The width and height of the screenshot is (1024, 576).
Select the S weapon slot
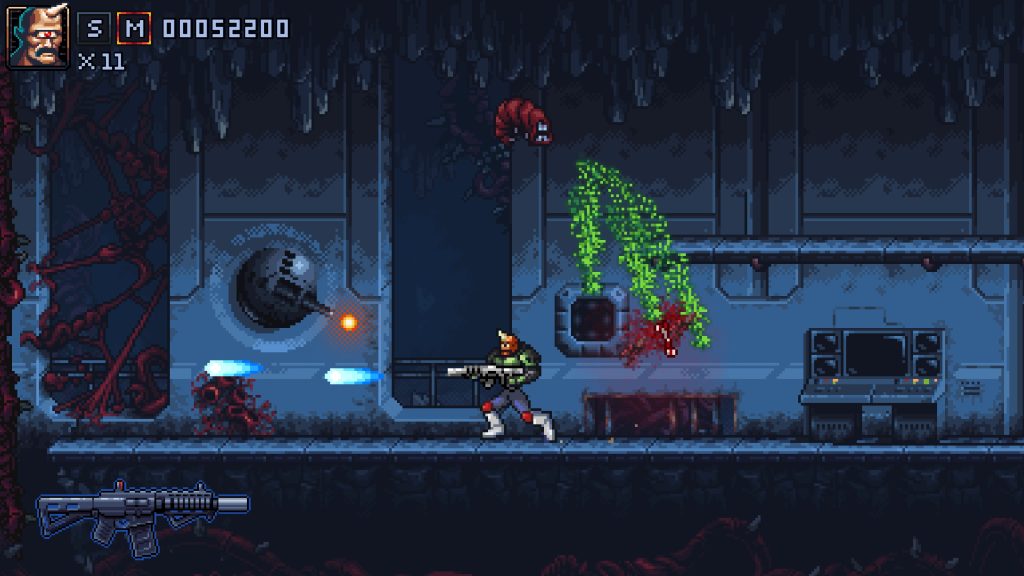coord(93,28)
